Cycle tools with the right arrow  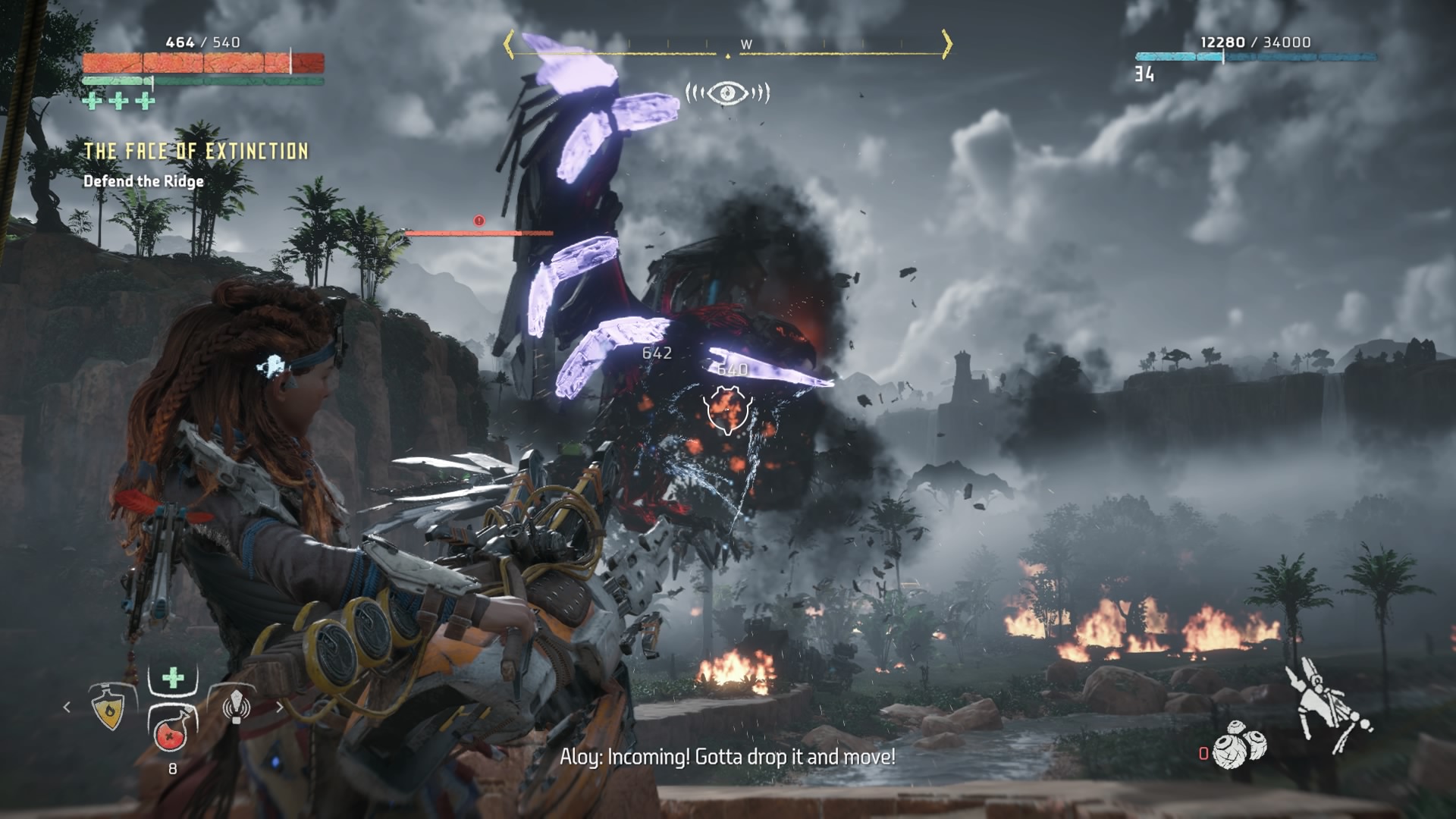pos(280,708)
